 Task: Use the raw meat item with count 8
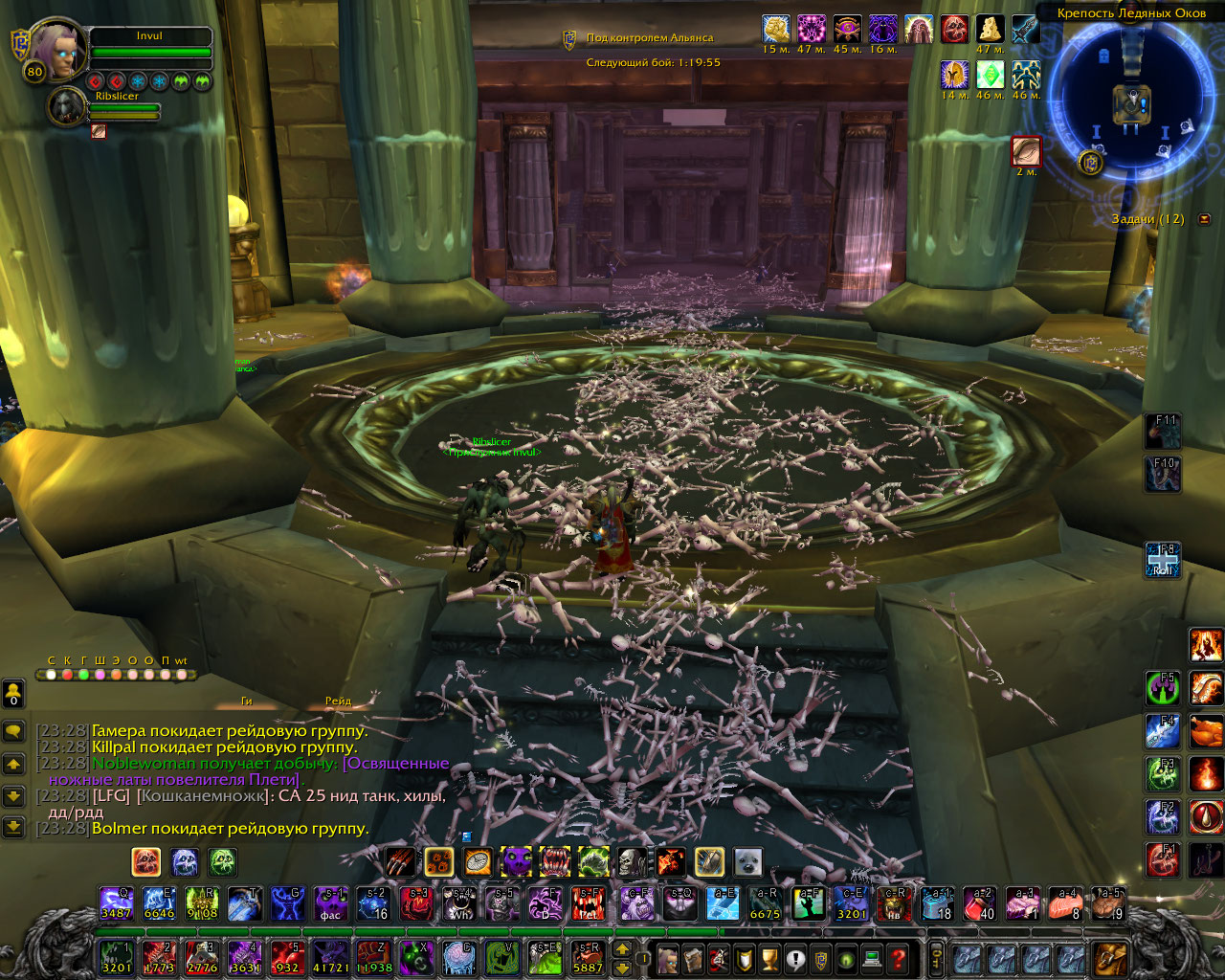[x=1065, y=903]
